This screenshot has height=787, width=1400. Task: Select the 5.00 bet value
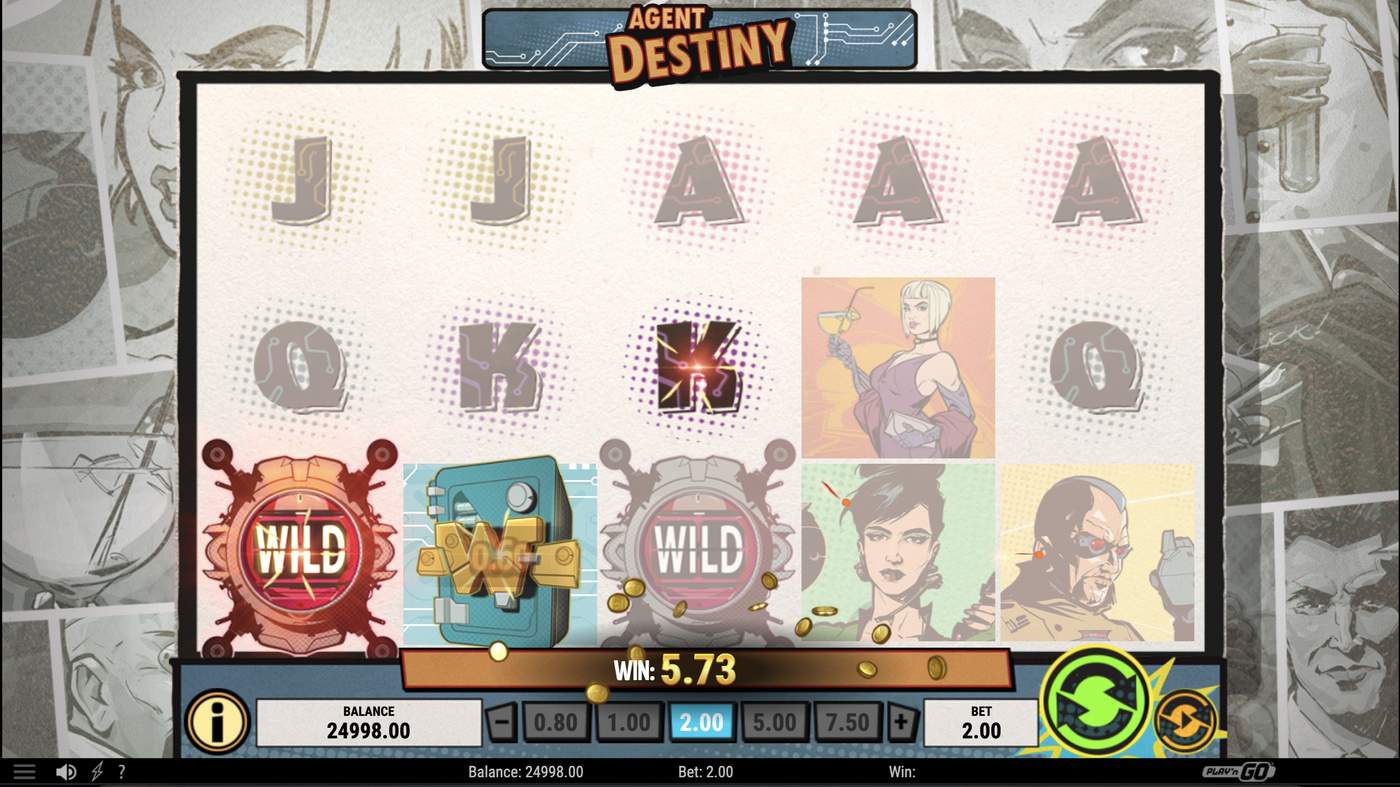coord(775,722)
